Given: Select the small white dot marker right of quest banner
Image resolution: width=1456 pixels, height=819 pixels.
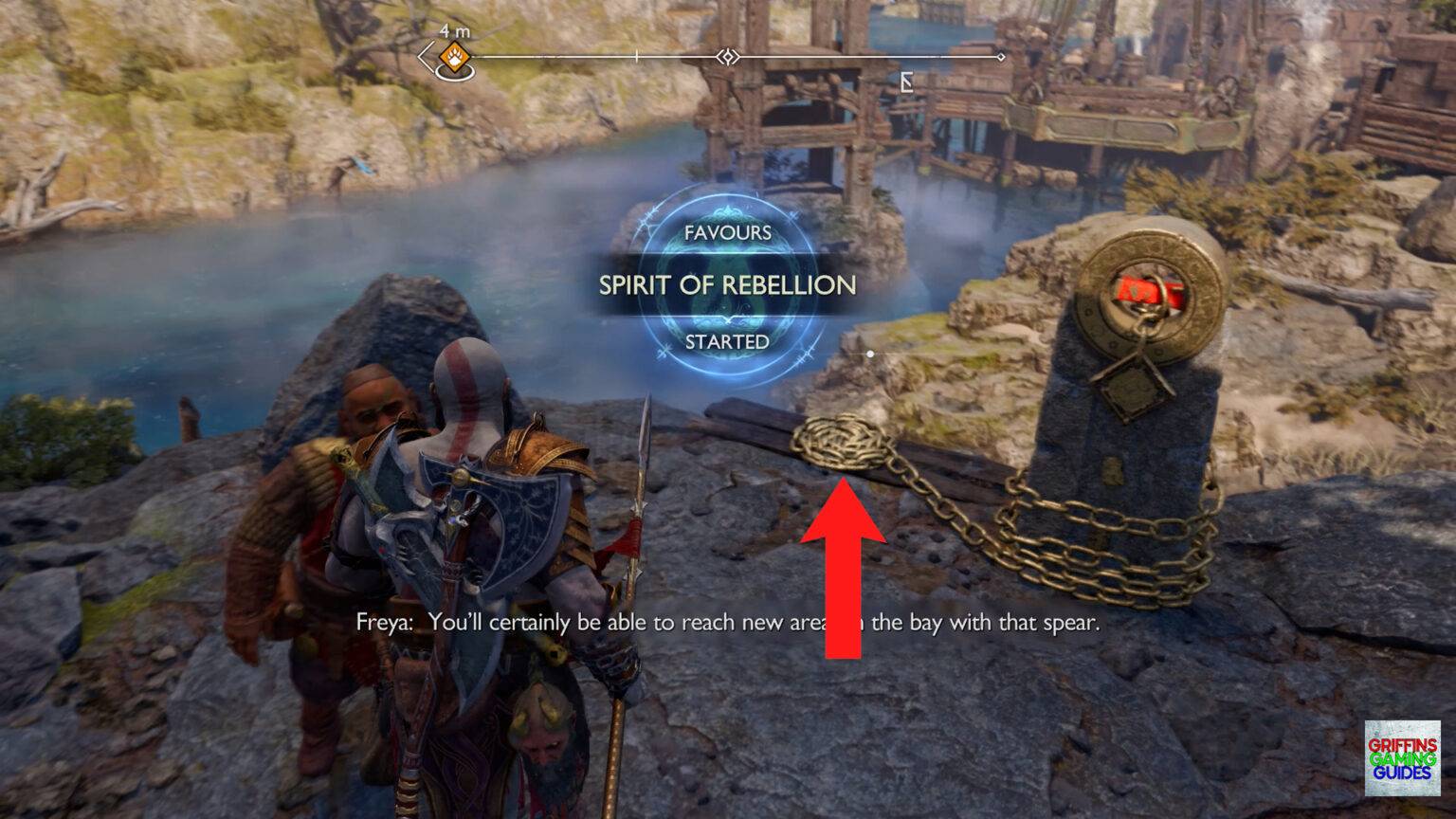Looking at the screenshot, I should click(869, 353).
